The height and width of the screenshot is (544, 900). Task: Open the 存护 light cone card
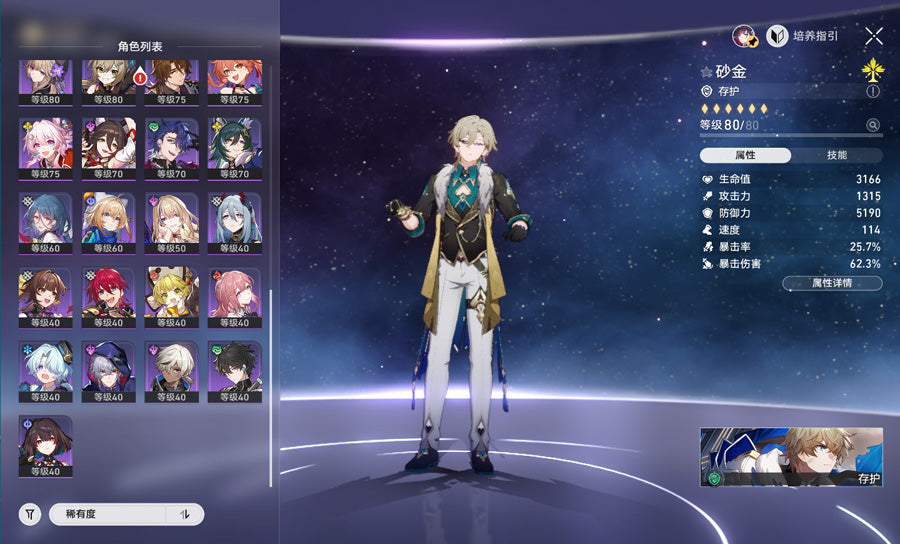pyautogui.click(x=791, y=457)
